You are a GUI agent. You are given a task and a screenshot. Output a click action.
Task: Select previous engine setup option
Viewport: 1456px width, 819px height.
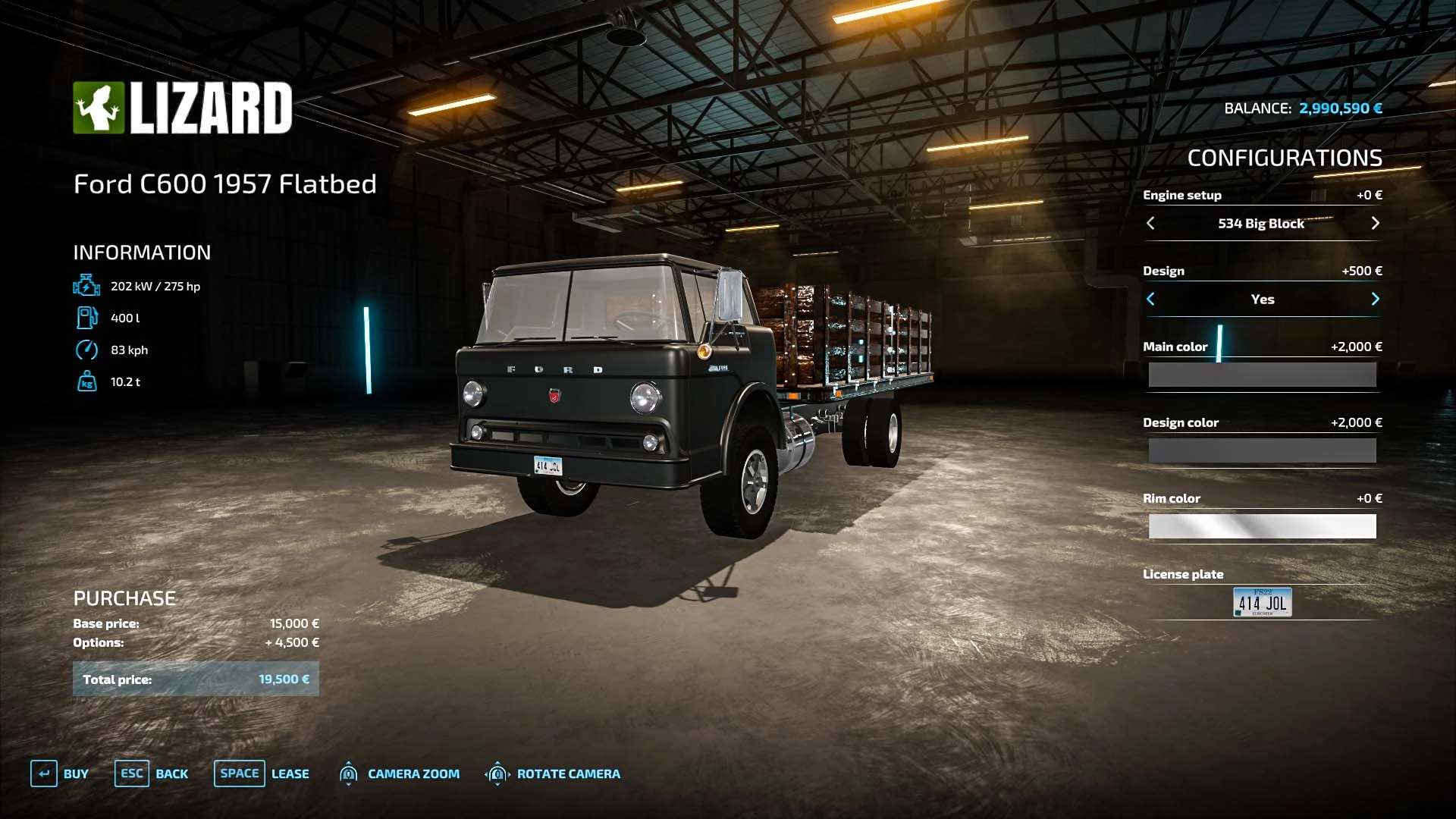point(1150,223)
